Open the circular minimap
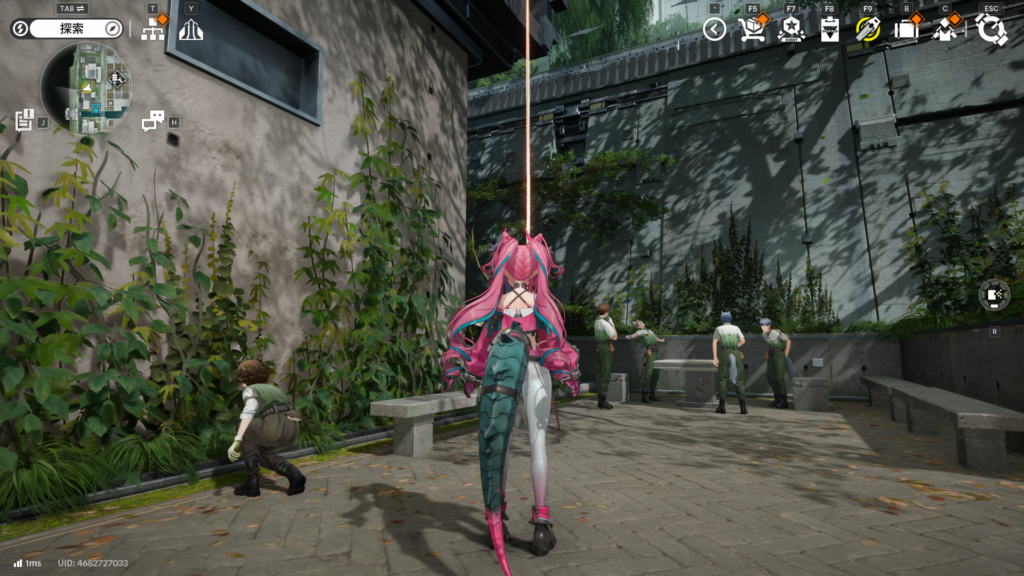The width and height of the screenshot is (1024, 576). (86, 89)
